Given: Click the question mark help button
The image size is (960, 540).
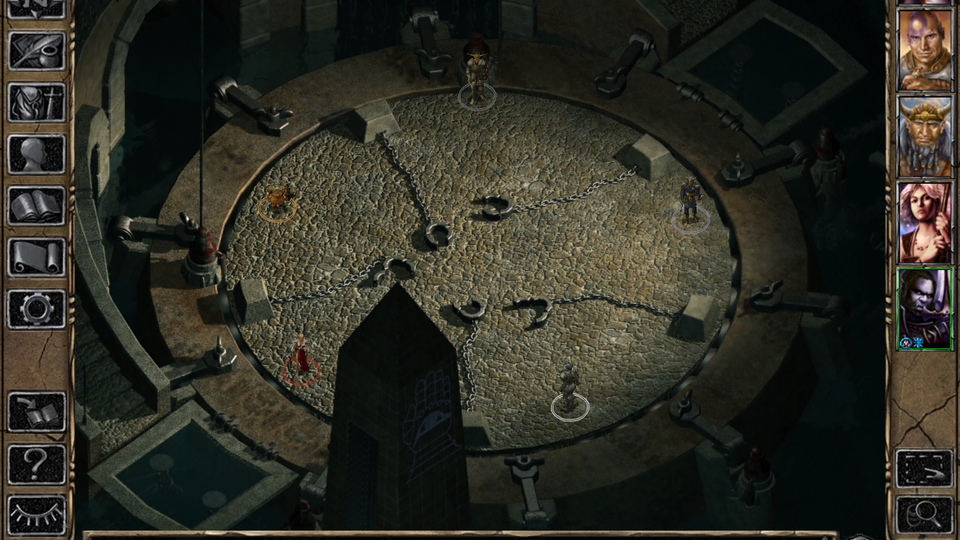Looking at the screenshot, I should pos(37,463).
